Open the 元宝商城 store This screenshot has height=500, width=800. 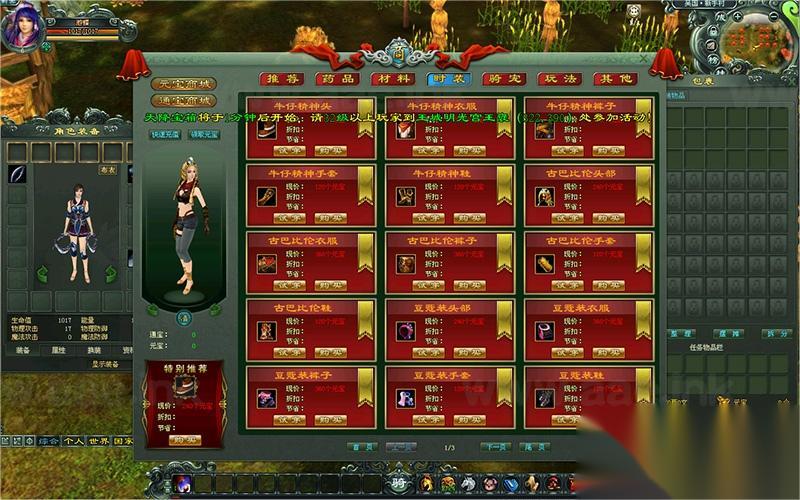tap(185, 84)
